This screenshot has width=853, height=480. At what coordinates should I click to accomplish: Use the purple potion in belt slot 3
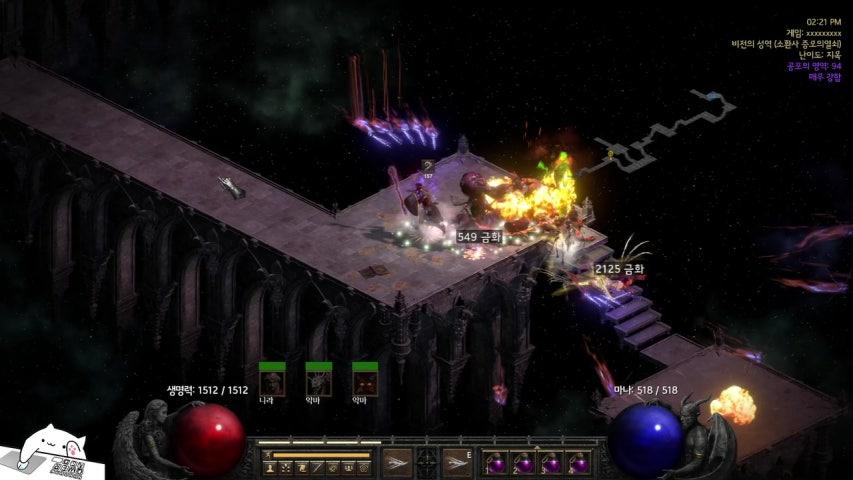click(550, 463)
